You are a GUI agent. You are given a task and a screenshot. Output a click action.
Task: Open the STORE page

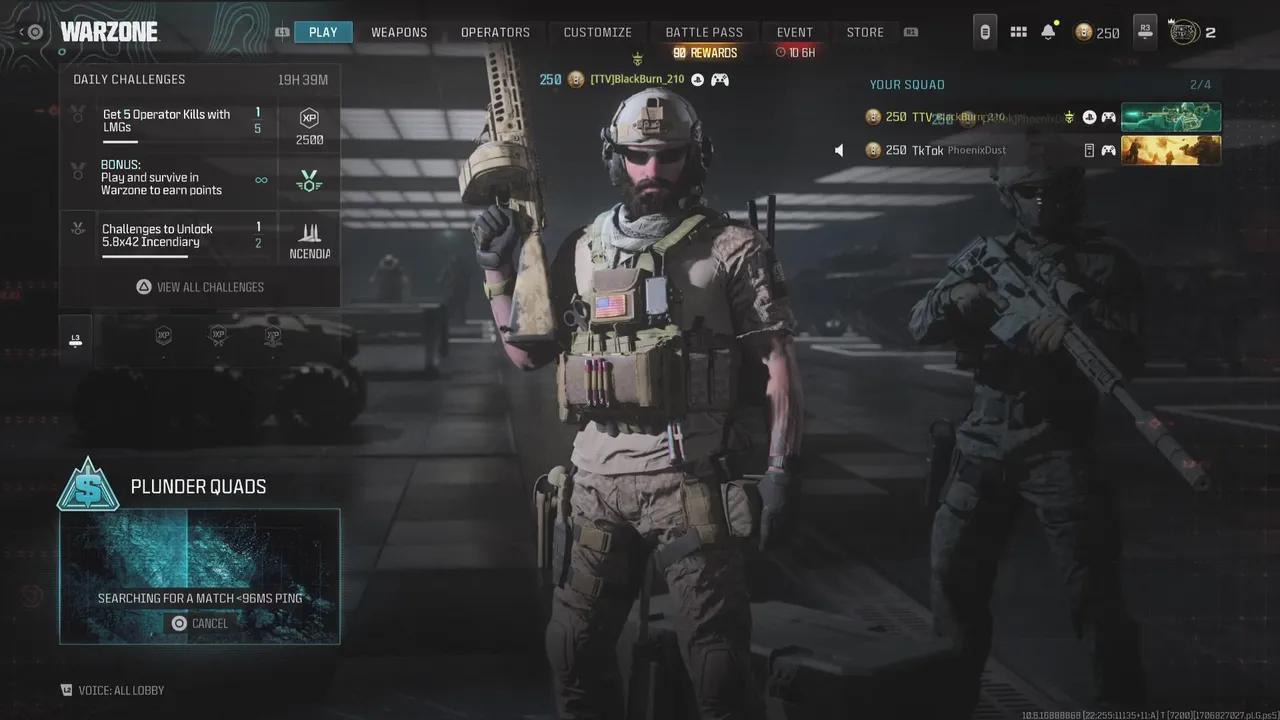coord(864,32)
